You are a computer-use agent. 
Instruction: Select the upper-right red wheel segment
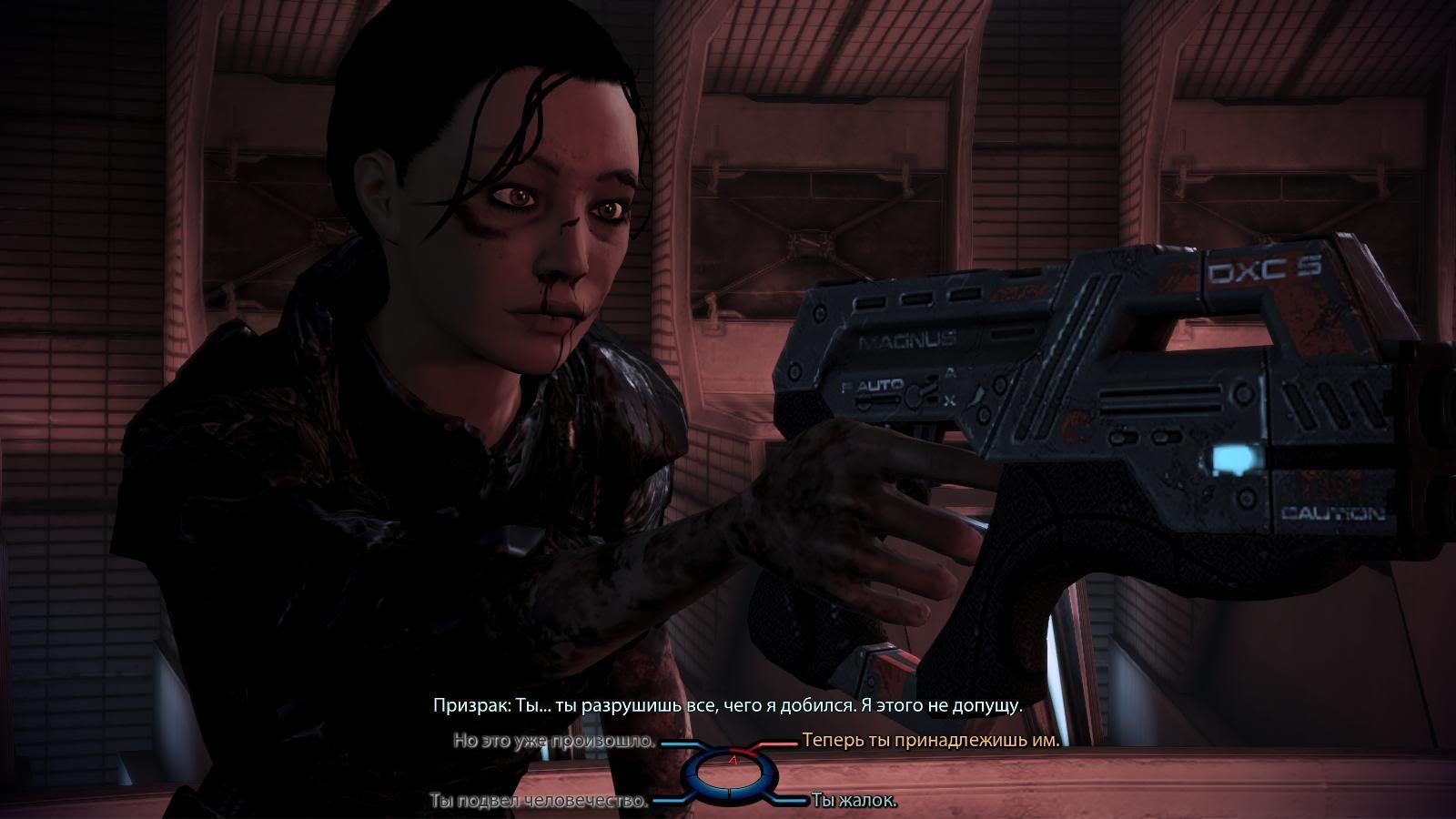(x=748, y=754)
